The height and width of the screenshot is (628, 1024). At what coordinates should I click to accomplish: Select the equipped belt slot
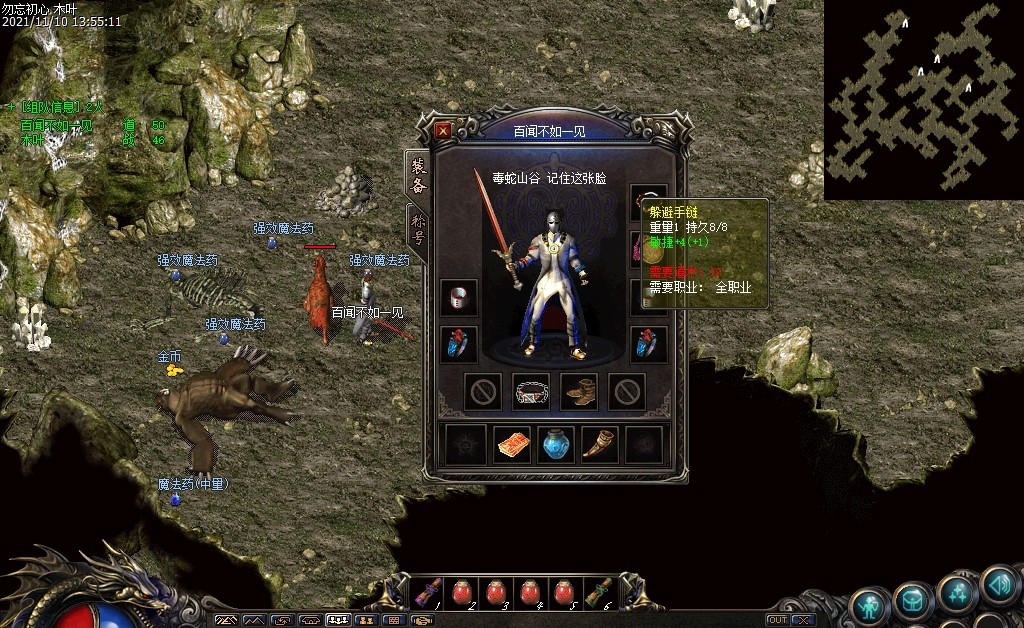[531, 392]
